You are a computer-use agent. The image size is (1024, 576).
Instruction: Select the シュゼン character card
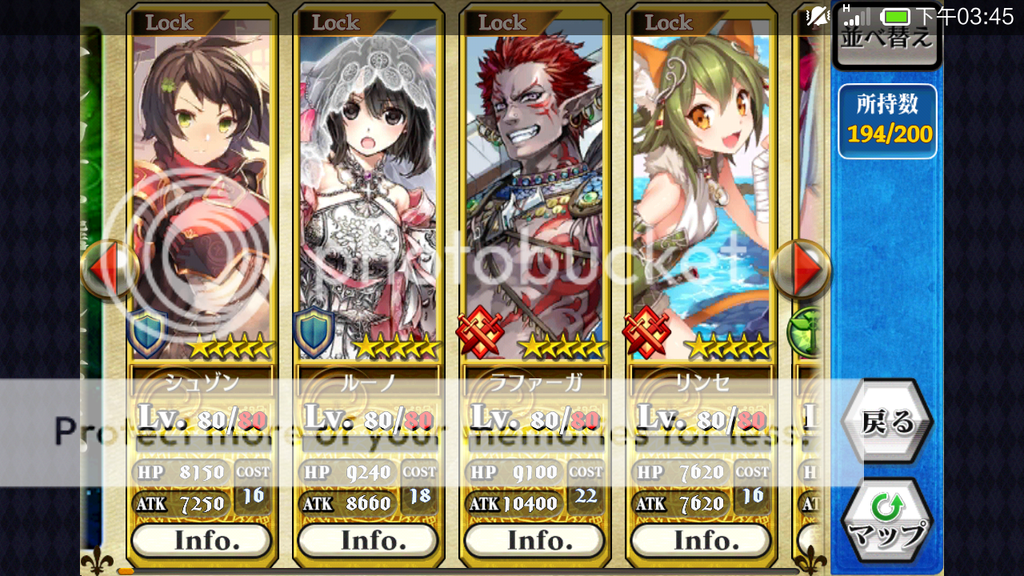201,190
